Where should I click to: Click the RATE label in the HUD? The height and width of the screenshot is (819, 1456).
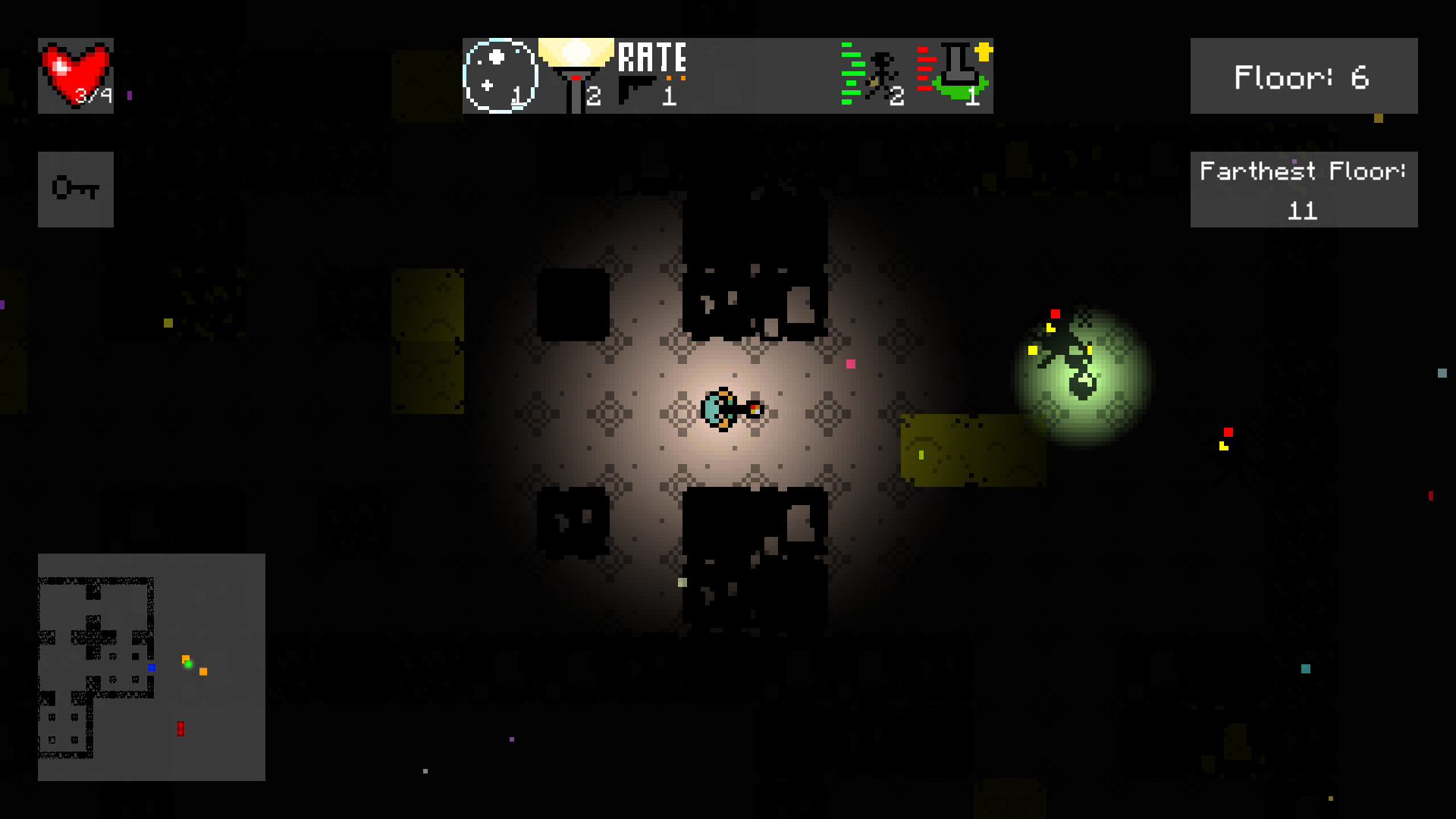pos(654,57)
